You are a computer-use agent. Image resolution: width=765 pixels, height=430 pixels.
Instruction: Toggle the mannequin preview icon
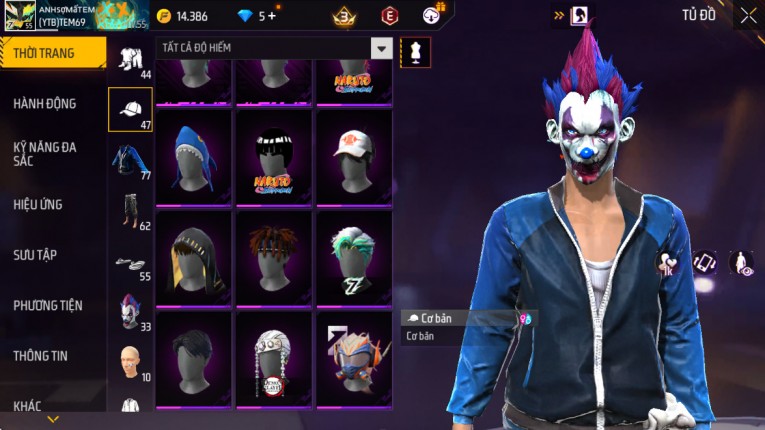tap(415, 52)
